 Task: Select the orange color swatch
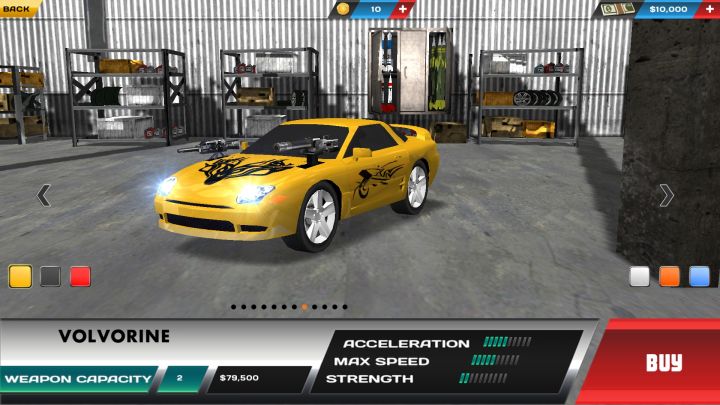click(x=669, y=276)
